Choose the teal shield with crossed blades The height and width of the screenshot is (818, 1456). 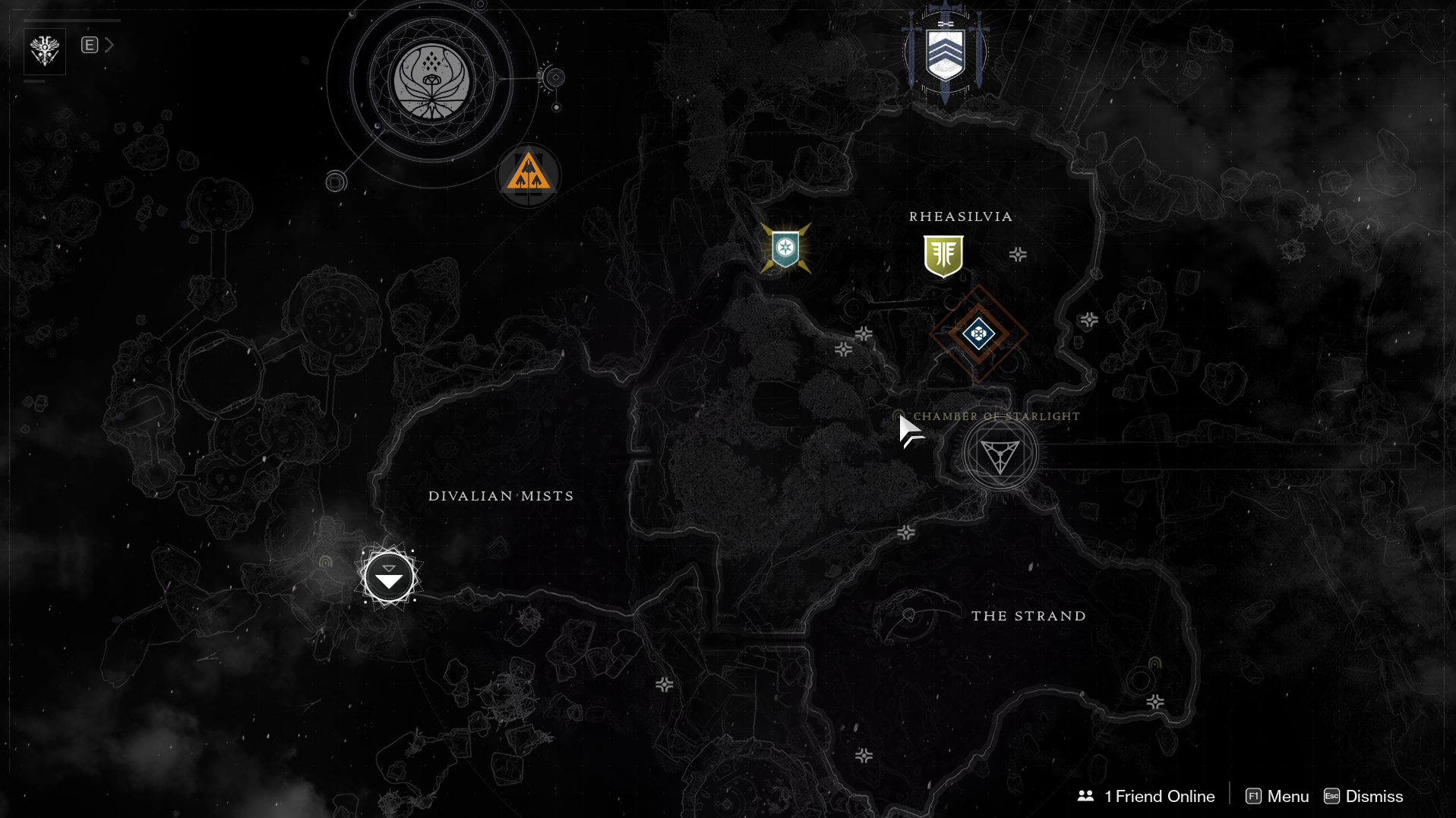(x=785, y=248)
